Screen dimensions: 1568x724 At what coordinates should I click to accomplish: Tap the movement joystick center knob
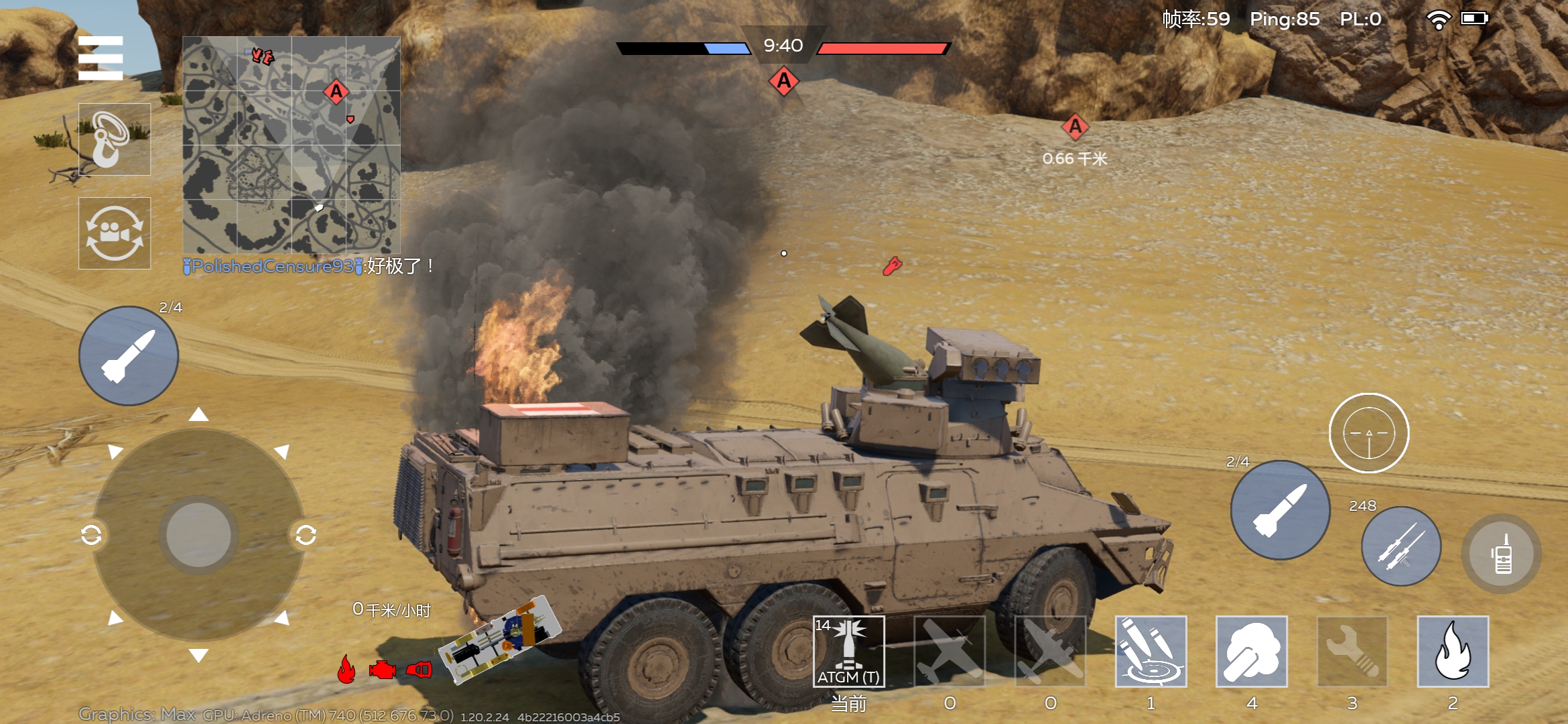pos(198,535)
